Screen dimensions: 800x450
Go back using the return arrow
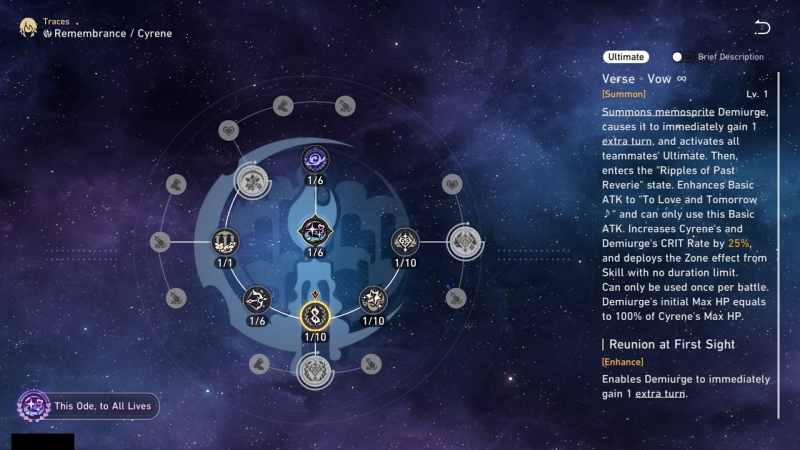(763, 27)
